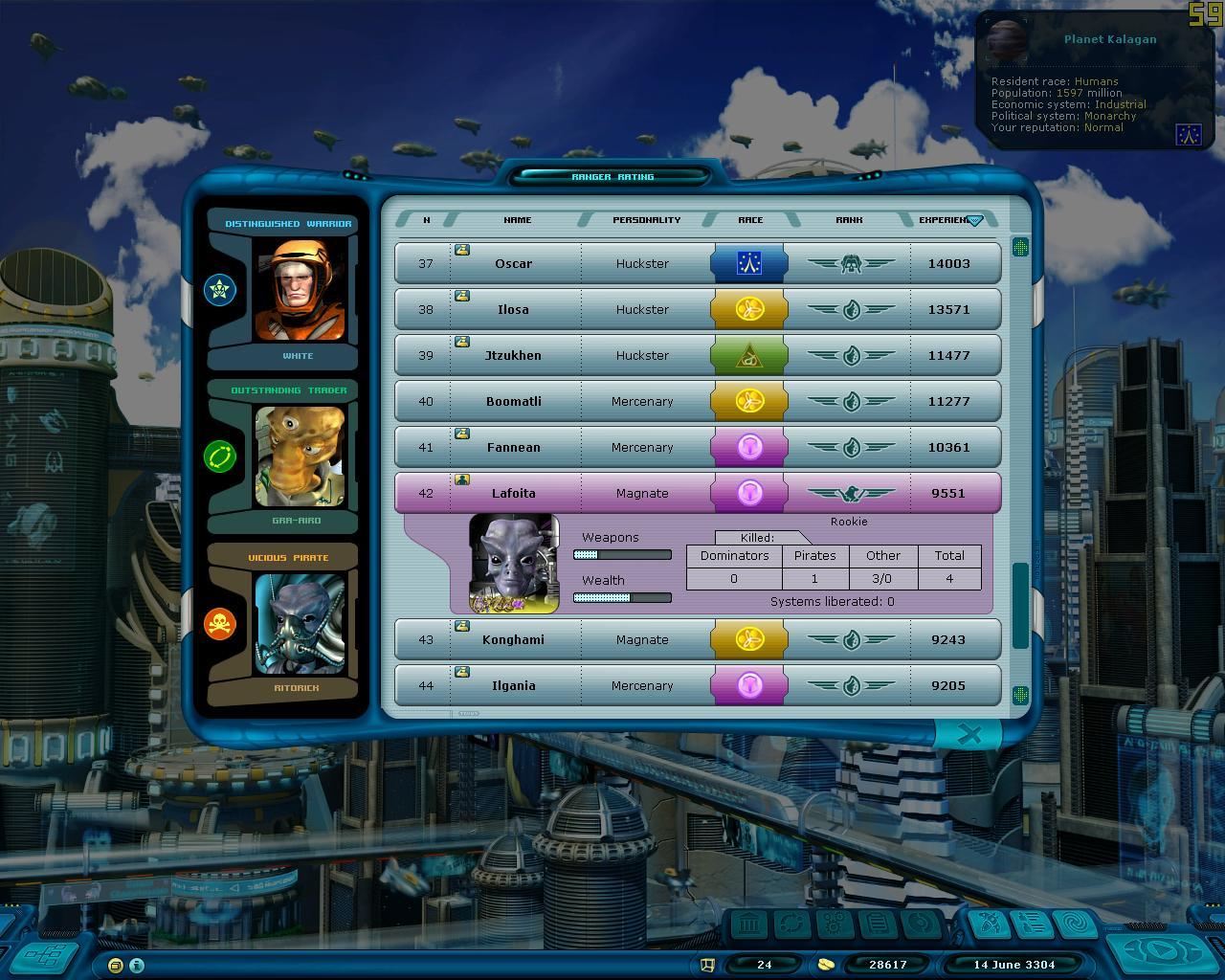Screen dimensions: 1225x980
Task: Click the round info icon
Action: pos(137,965)
